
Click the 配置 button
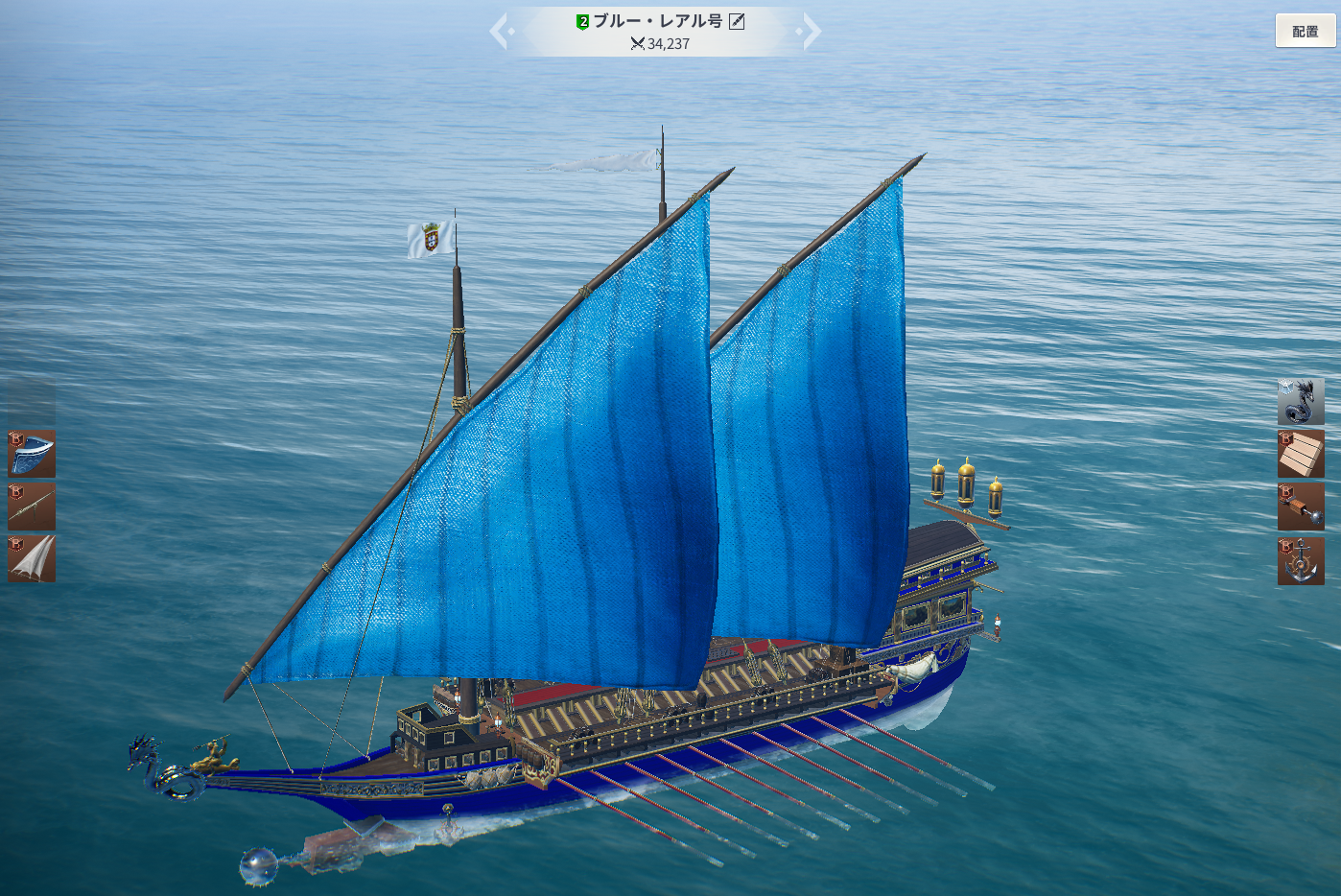coord(1305,32)
